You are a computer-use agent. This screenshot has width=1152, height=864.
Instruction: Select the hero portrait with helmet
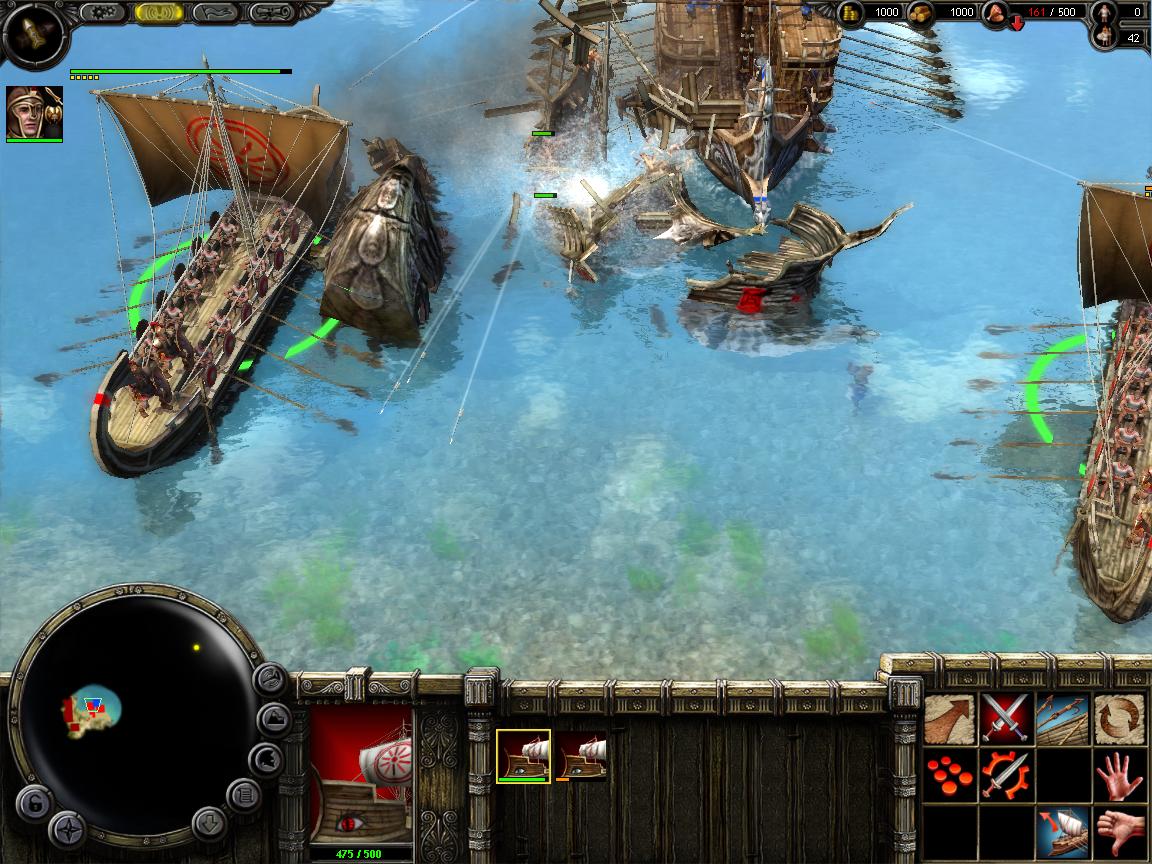(x=34, y=111)
